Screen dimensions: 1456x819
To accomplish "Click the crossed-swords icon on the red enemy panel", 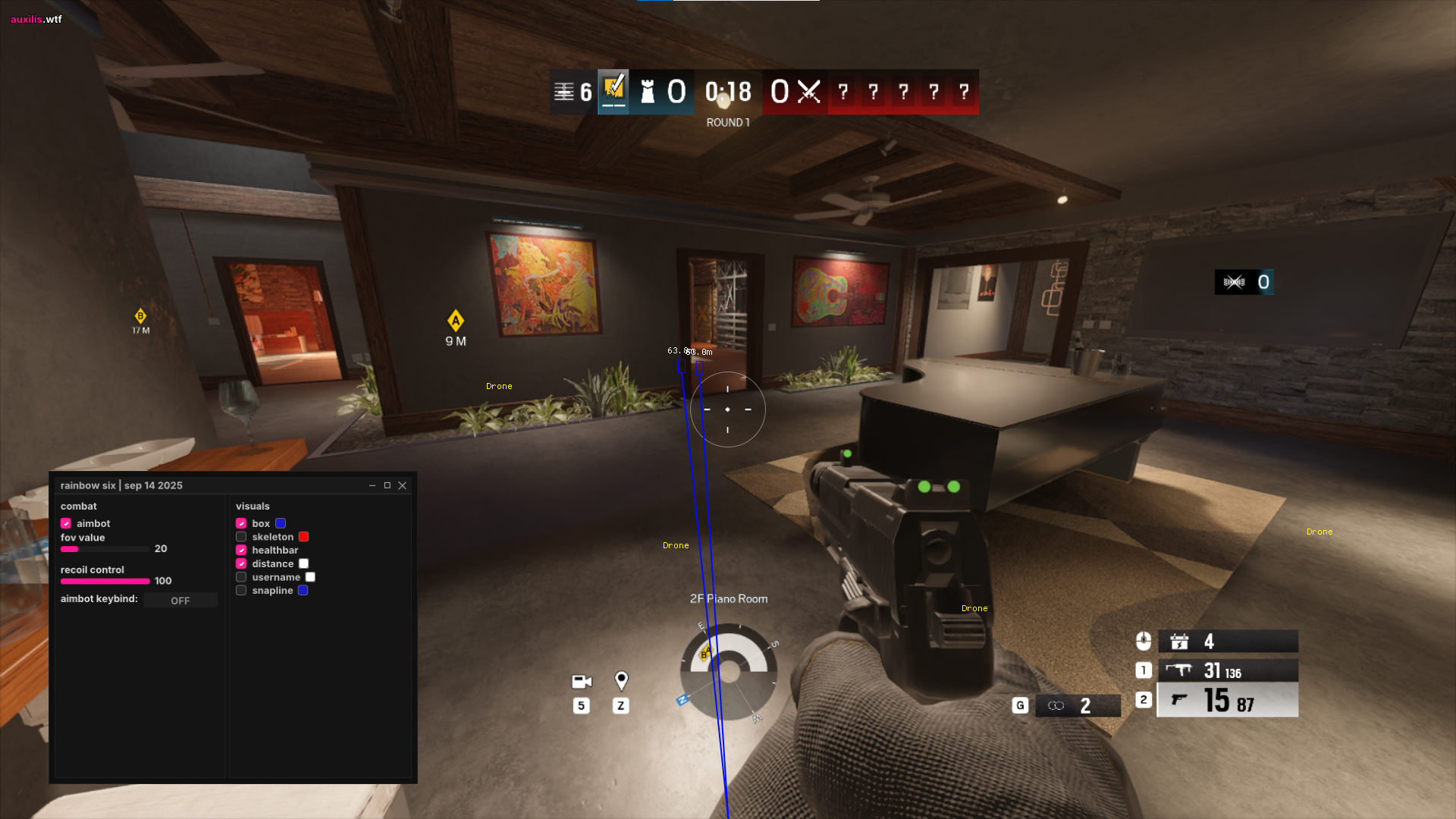I will 808,92.
